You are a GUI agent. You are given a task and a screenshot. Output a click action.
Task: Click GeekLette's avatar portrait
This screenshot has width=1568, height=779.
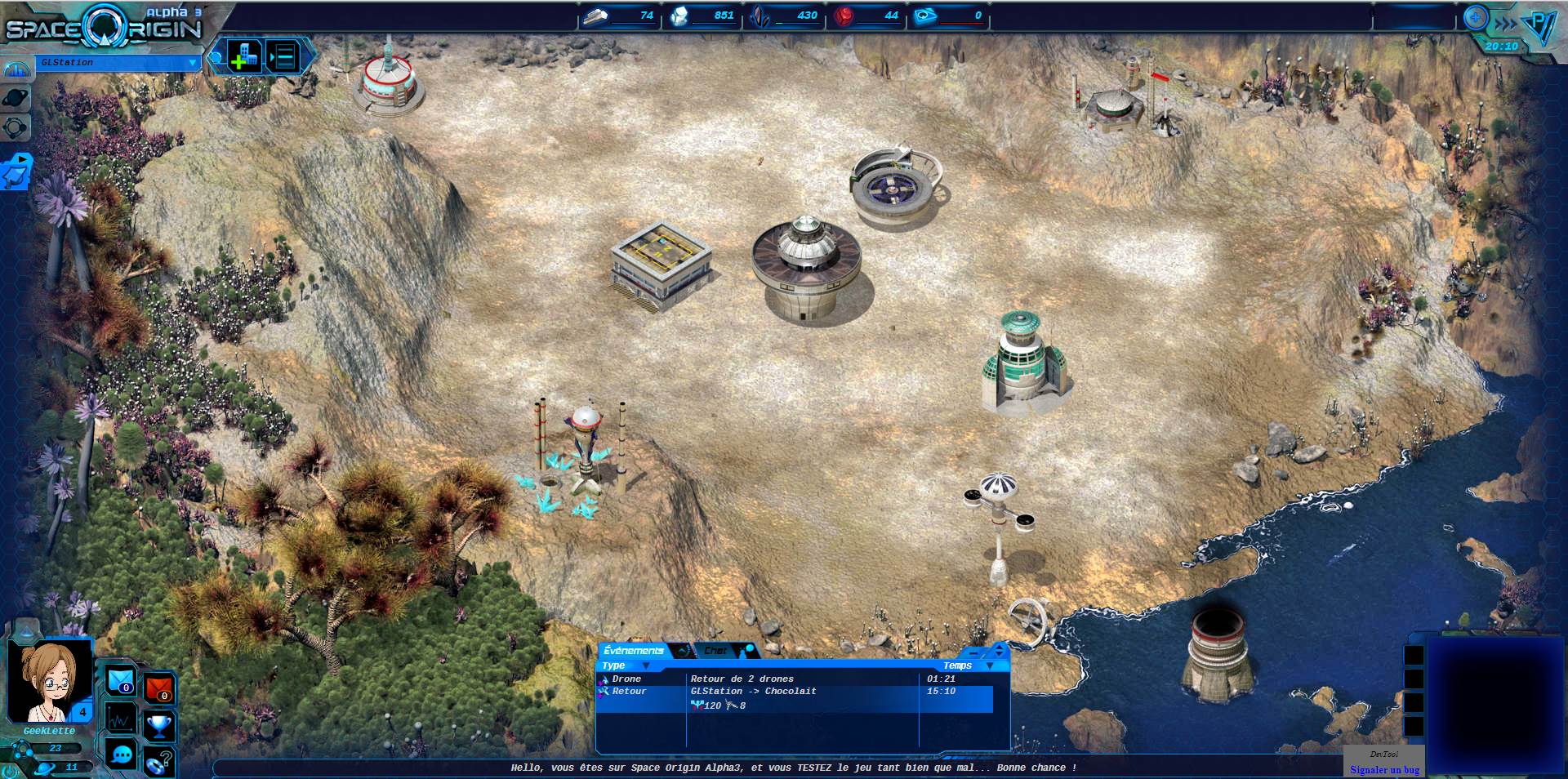pos(49,681)
